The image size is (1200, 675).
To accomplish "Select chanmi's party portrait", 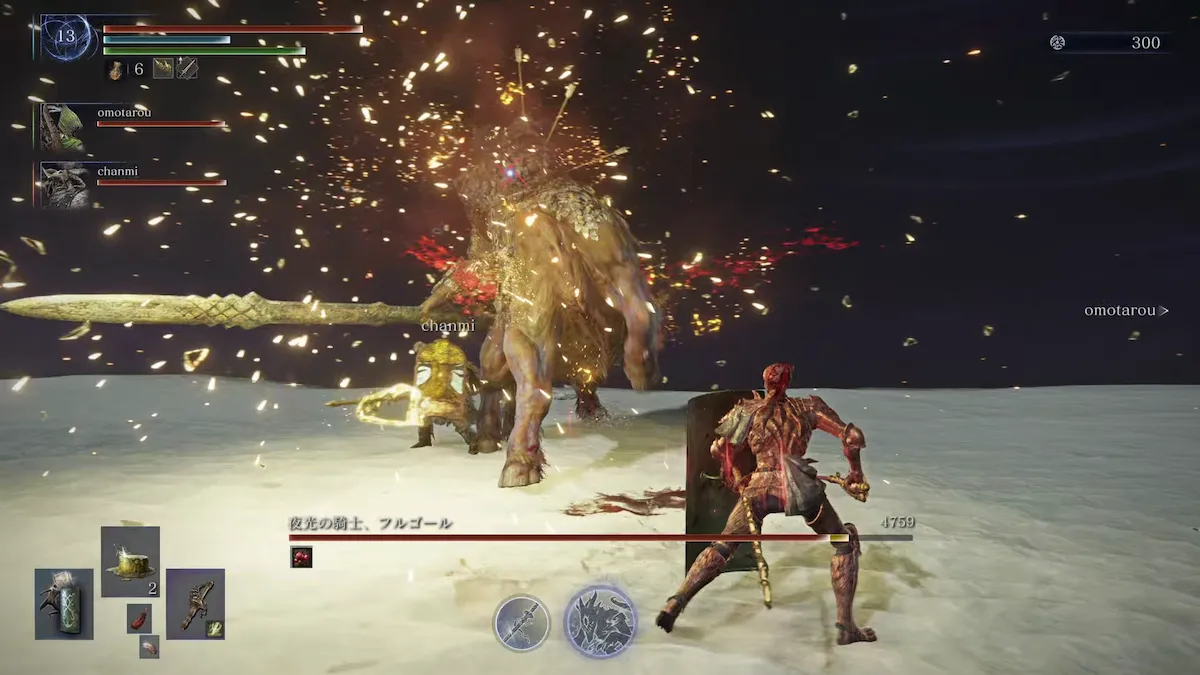I will coord(63,185).
